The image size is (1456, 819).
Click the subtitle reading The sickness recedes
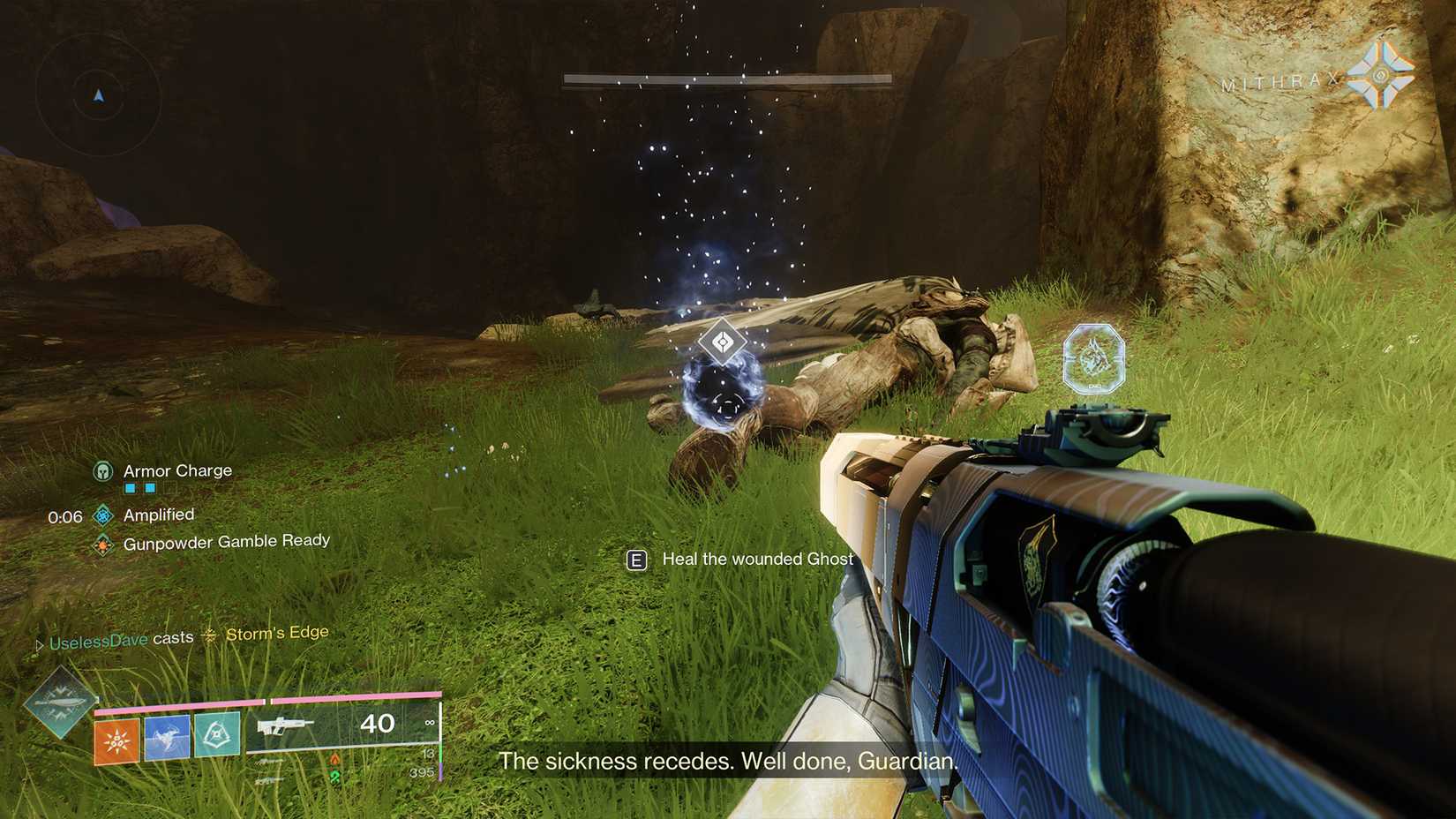pyautogui.click(x=728, y=761)
